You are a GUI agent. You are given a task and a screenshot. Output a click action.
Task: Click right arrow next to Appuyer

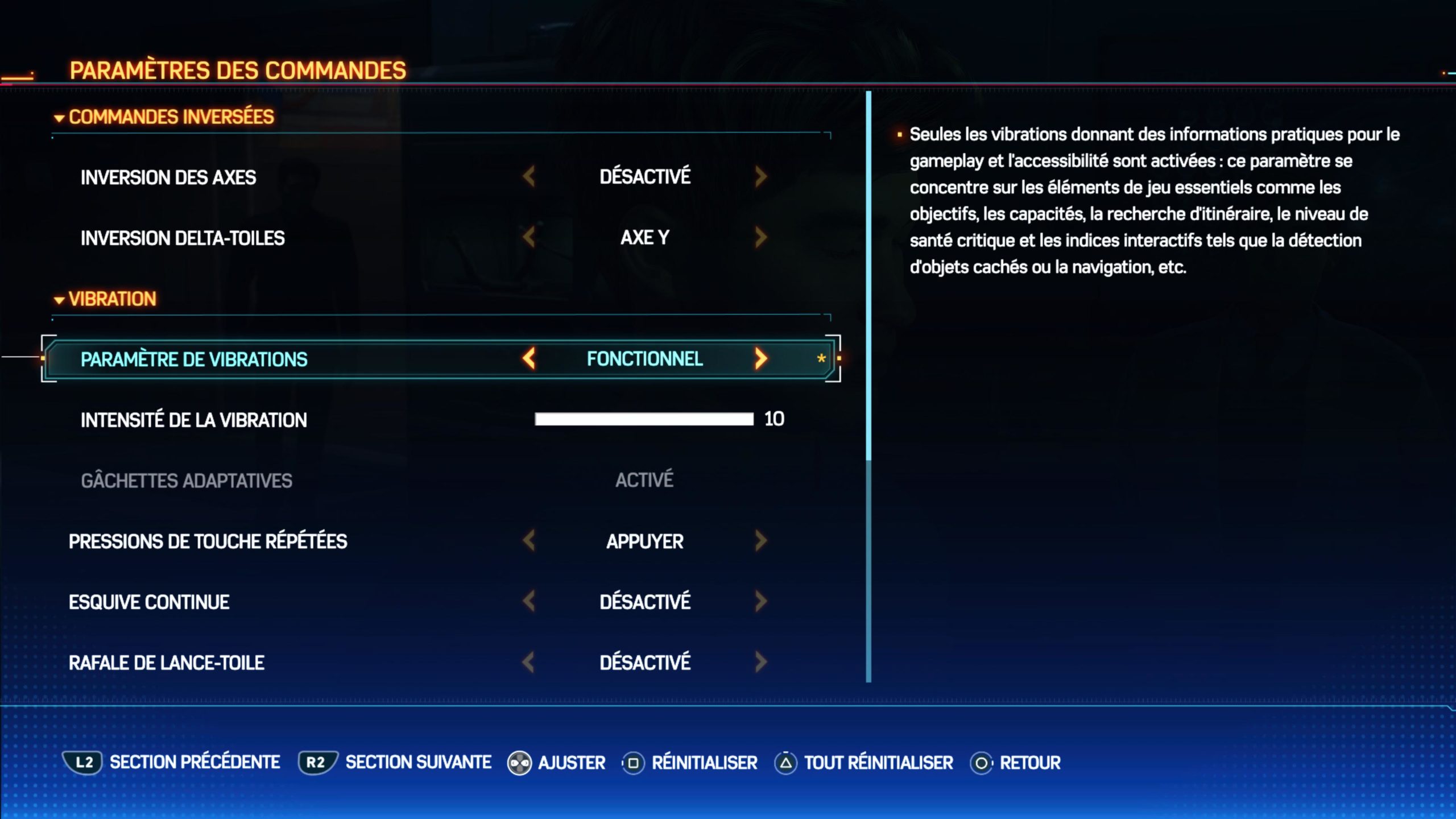761,541
